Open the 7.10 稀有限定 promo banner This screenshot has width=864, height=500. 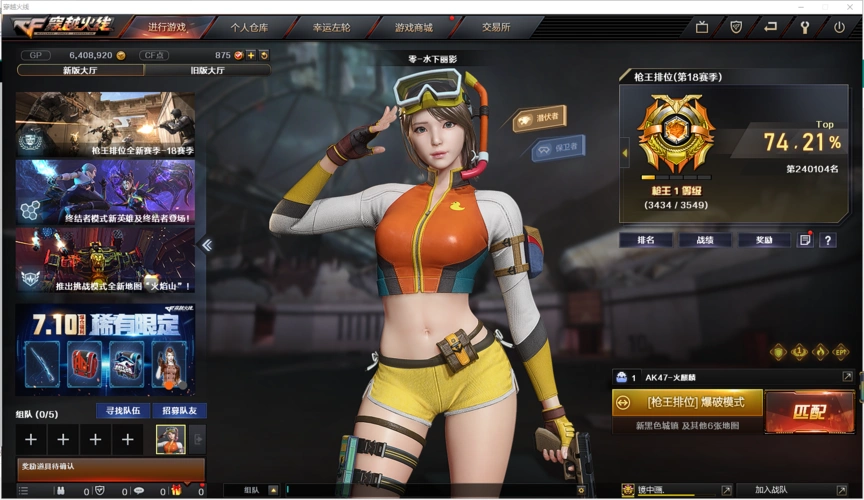(105, 349)
